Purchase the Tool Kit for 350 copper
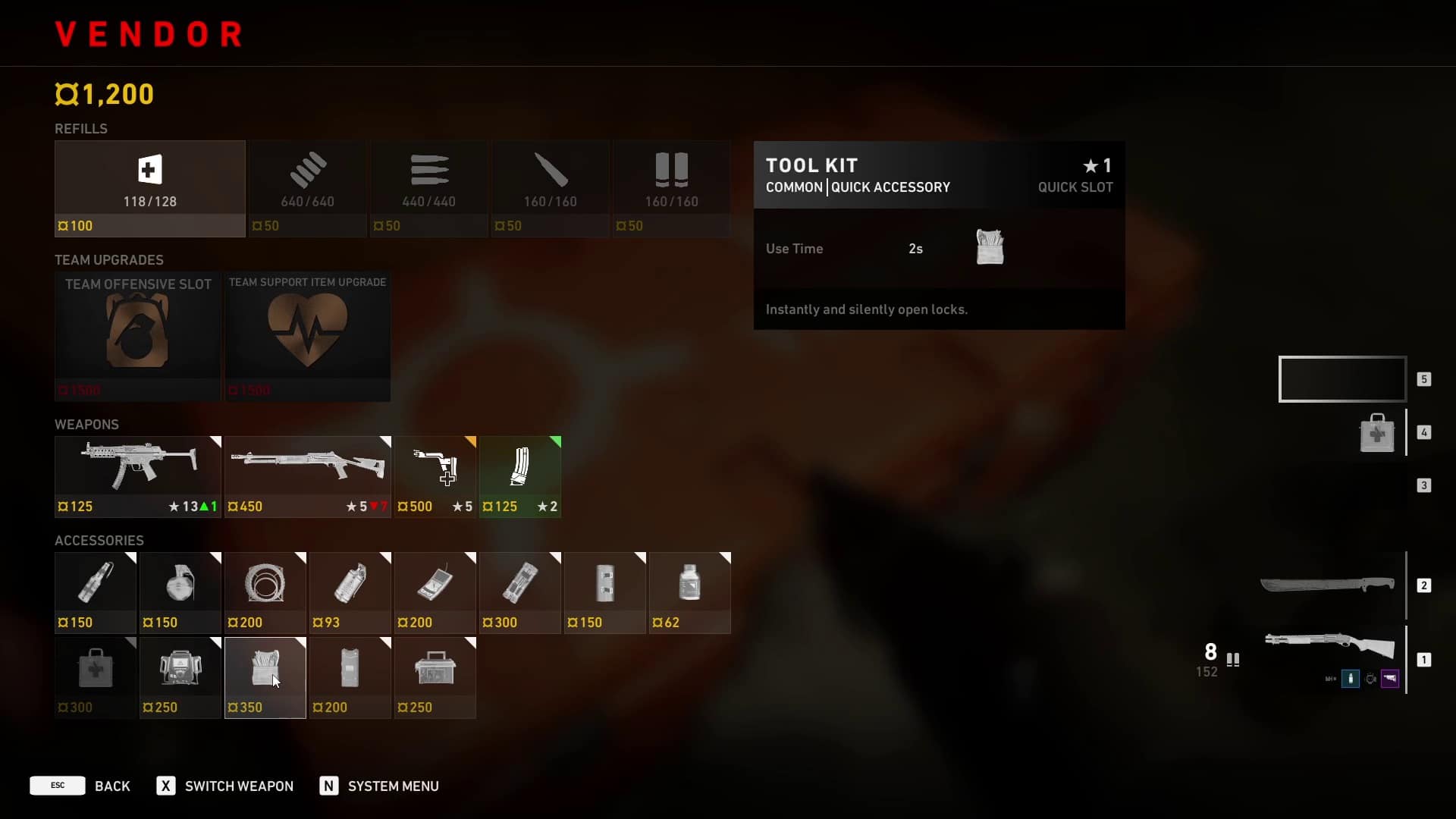This screenshot has width=1456, height=819. [x=265, y=677]
